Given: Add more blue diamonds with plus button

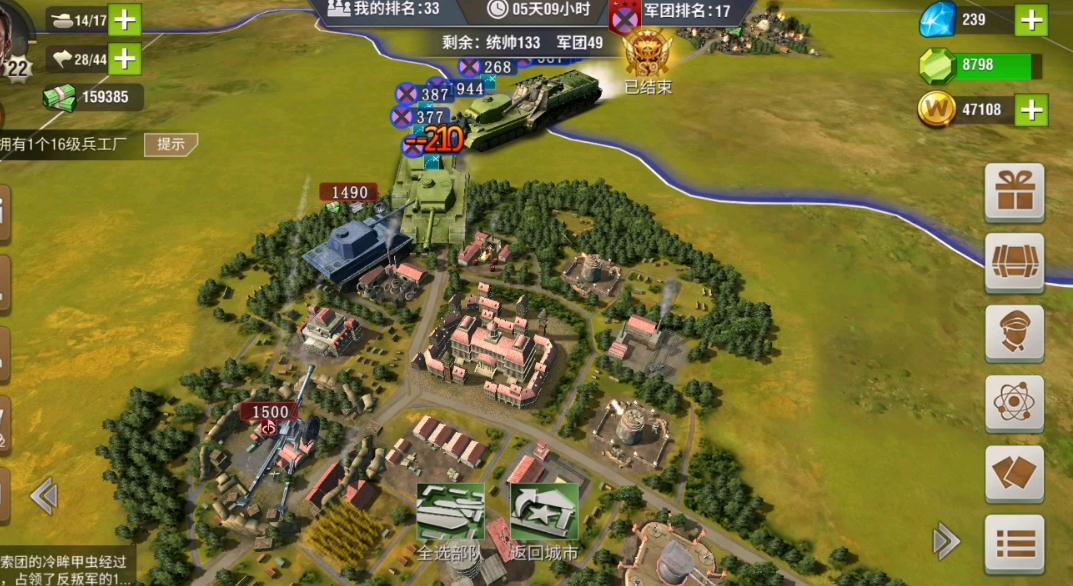Looking at the screenshot, I should [1032, 19].
